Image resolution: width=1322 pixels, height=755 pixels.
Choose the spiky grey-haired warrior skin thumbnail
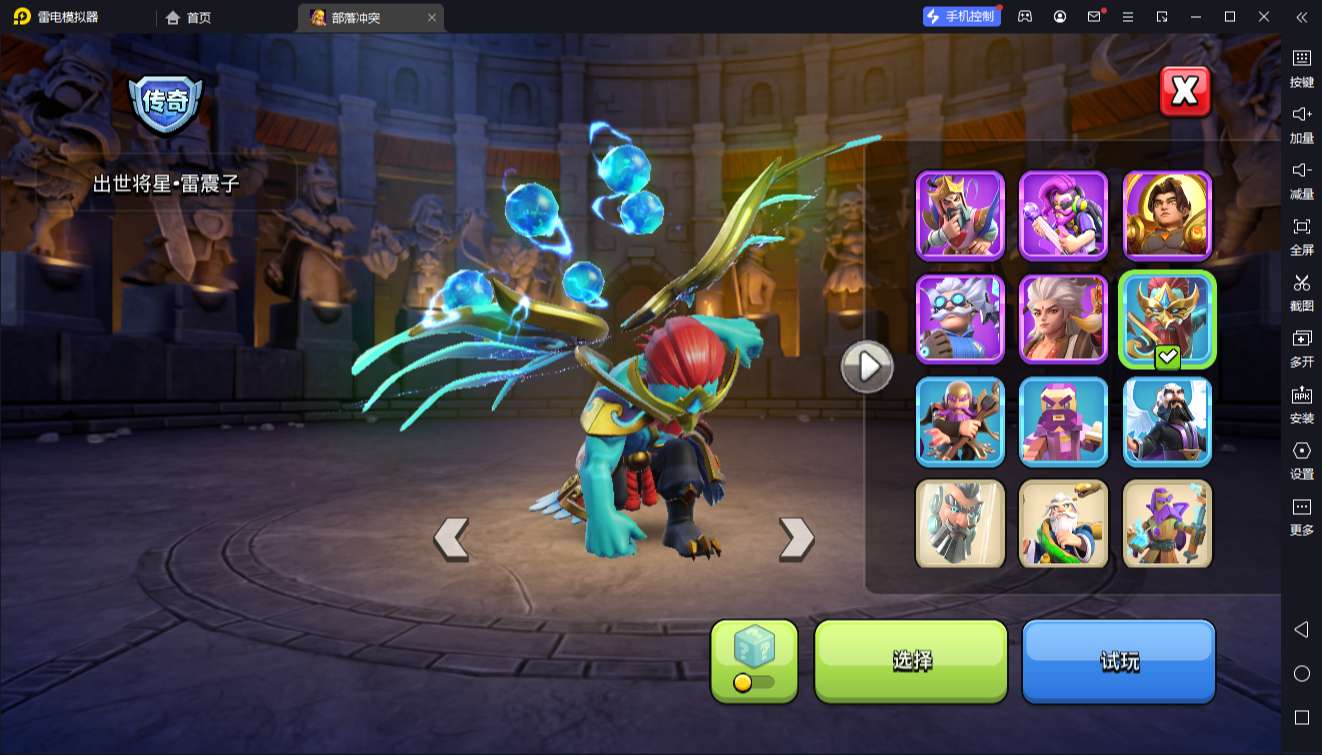(1063, 318)
